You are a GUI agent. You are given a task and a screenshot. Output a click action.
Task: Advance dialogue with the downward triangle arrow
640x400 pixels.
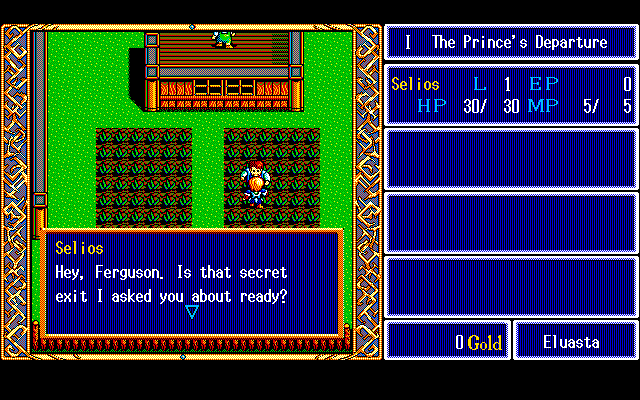[192, 312]
